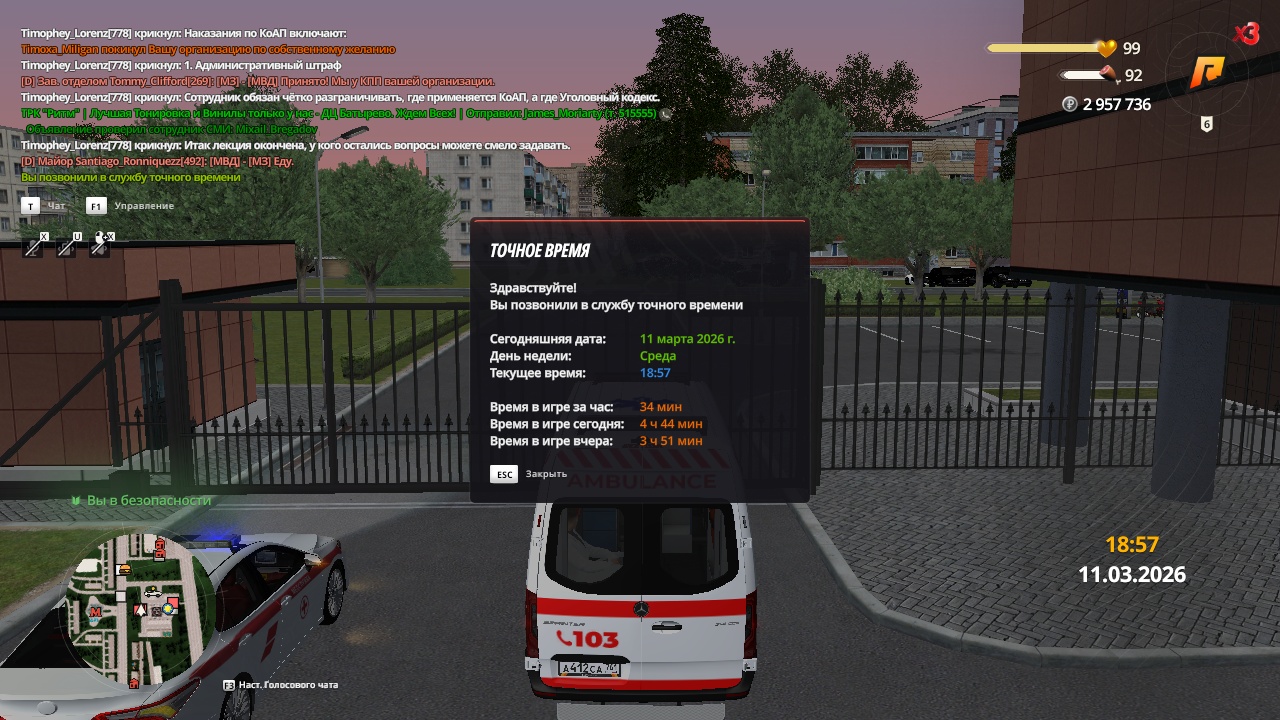Toggle the crossed-out speaker sound icon
The height and width of the screenshot is (720, 1280).
coord(100,245)
